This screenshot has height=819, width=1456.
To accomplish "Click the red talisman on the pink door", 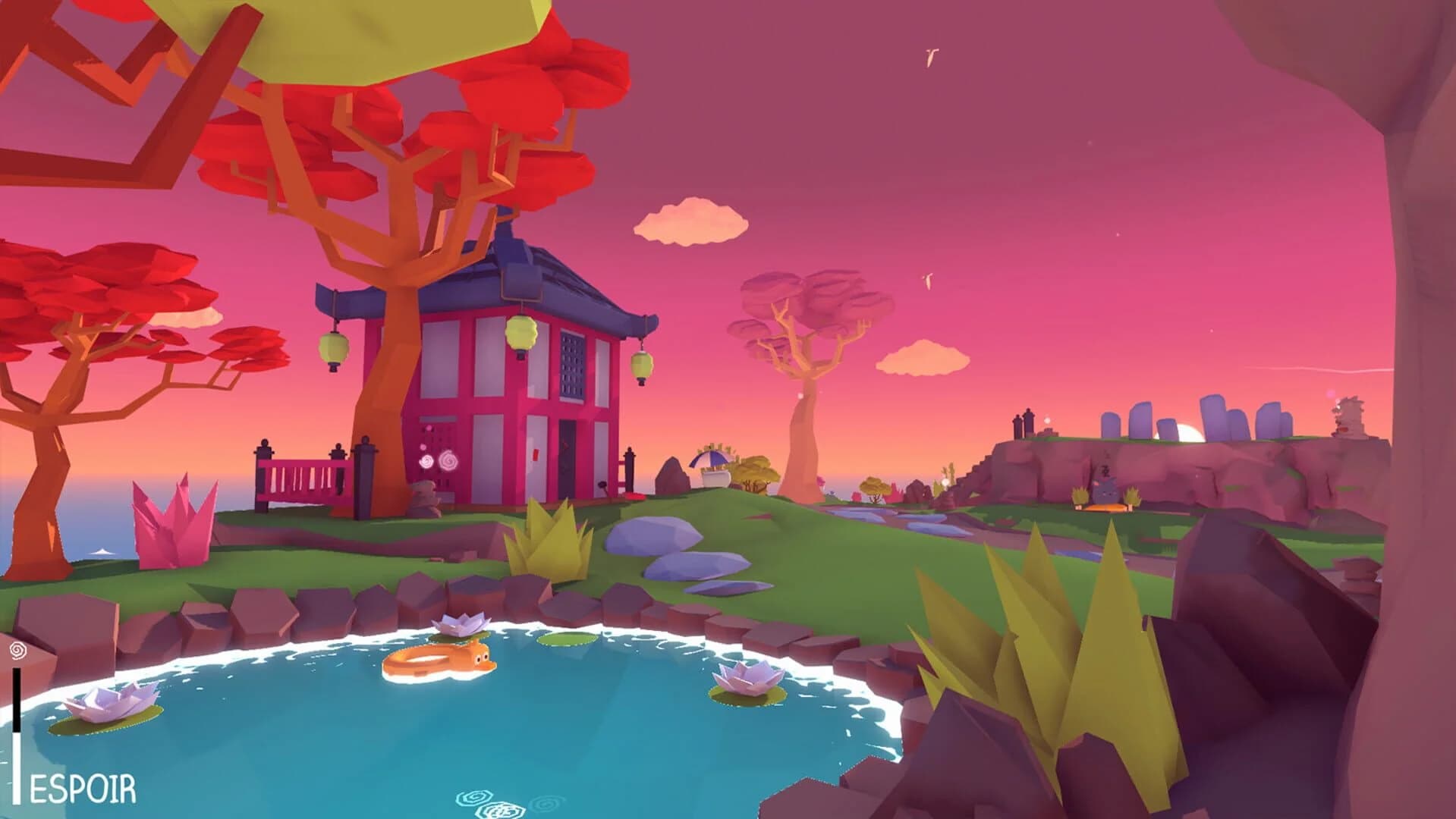I will (x=536, y=455).
